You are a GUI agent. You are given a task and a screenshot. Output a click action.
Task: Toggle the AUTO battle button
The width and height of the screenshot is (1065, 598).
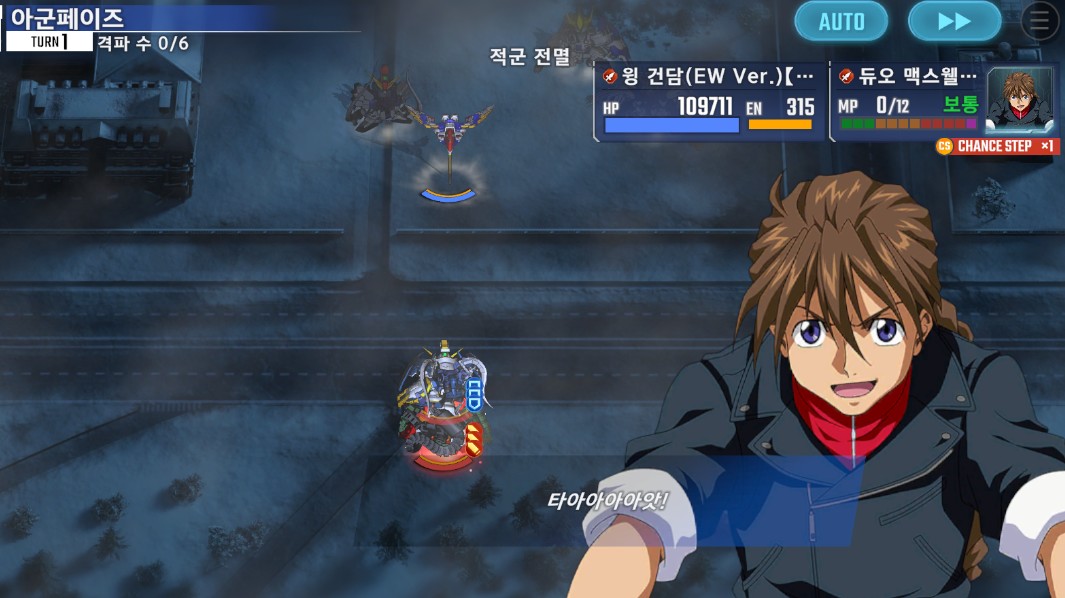pos(841,22)
